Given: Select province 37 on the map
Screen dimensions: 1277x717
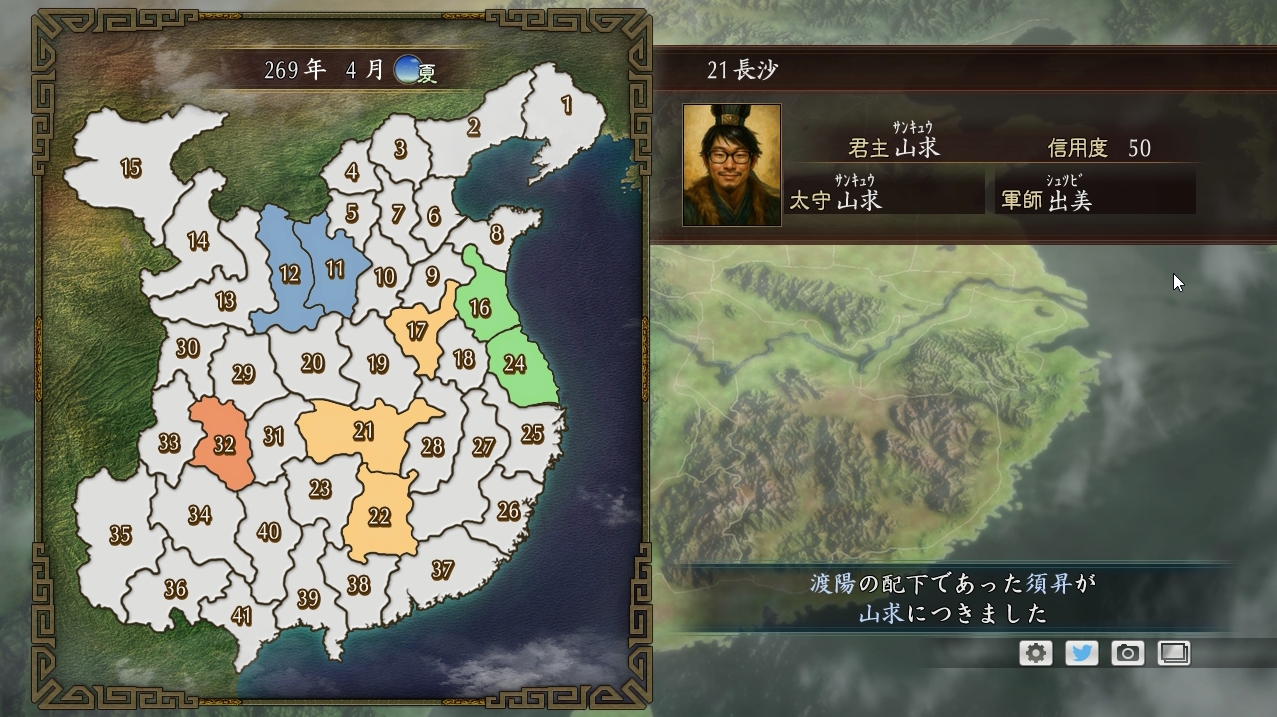Looking at the screenshot, I should pyautogui.click(x=442, y=570).
